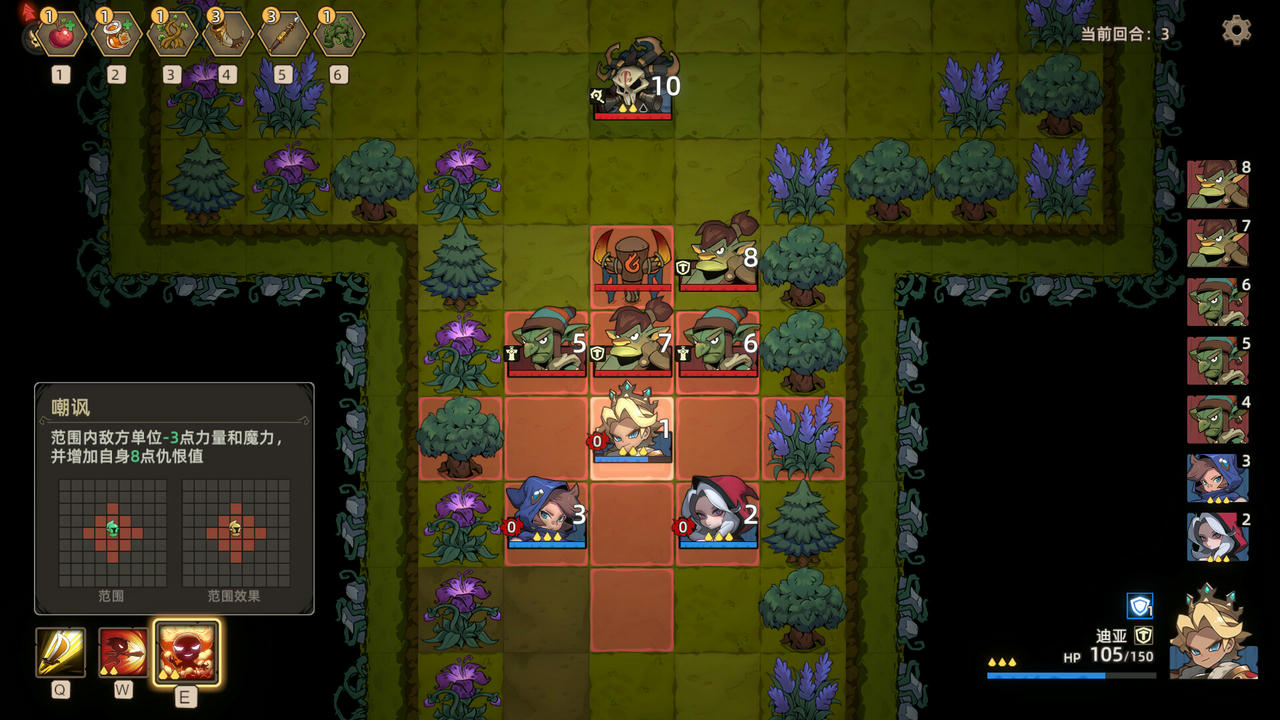Click the blue shield buff icon

tap(1140, 606)
